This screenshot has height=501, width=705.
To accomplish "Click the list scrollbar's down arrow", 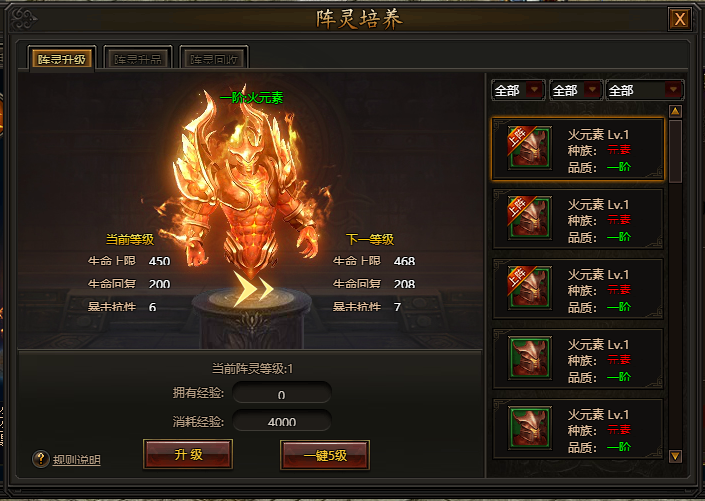I will [x=675, y=456].
